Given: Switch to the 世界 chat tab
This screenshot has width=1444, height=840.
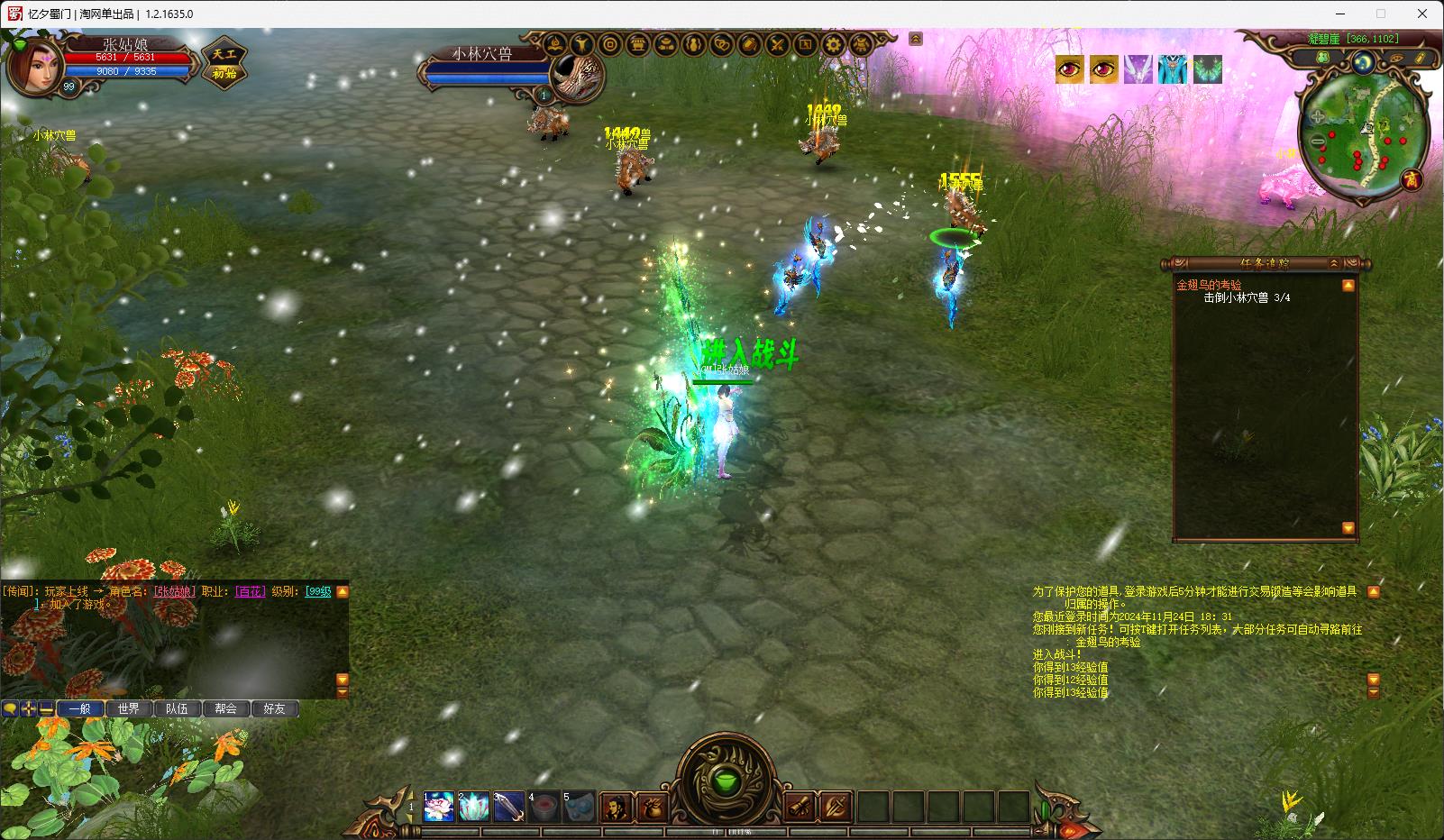Looking at the screenshot, I should tap(128, 708).
